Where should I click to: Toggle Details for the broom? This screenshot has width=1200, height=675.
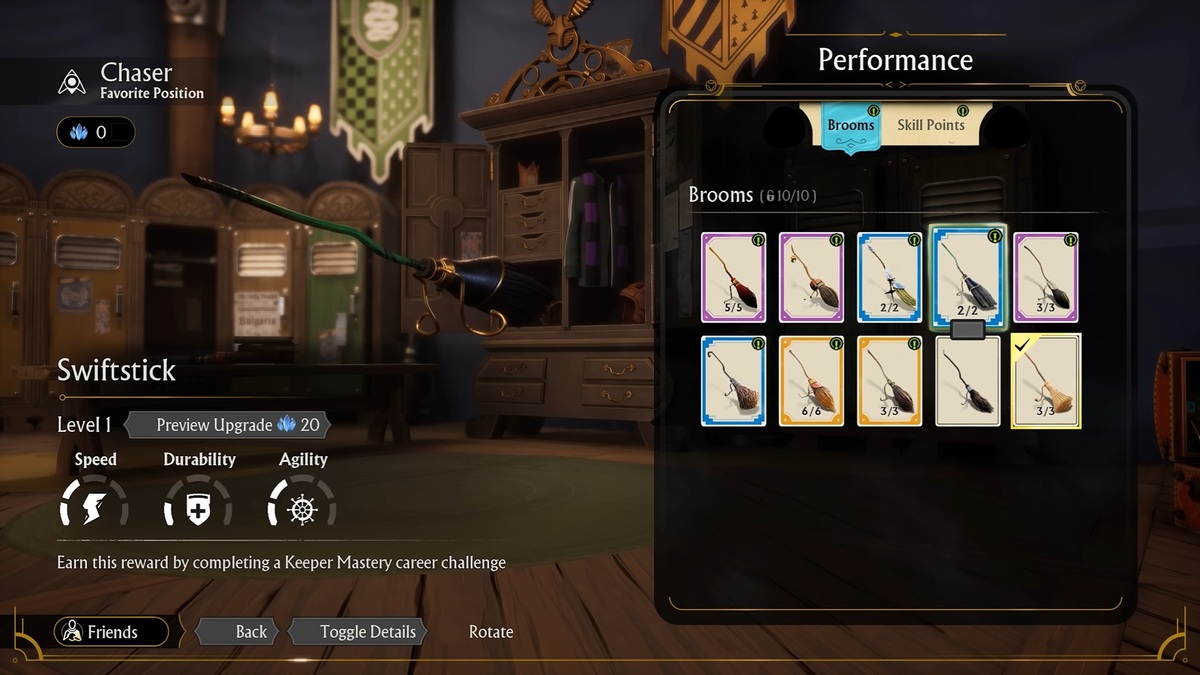357,632
